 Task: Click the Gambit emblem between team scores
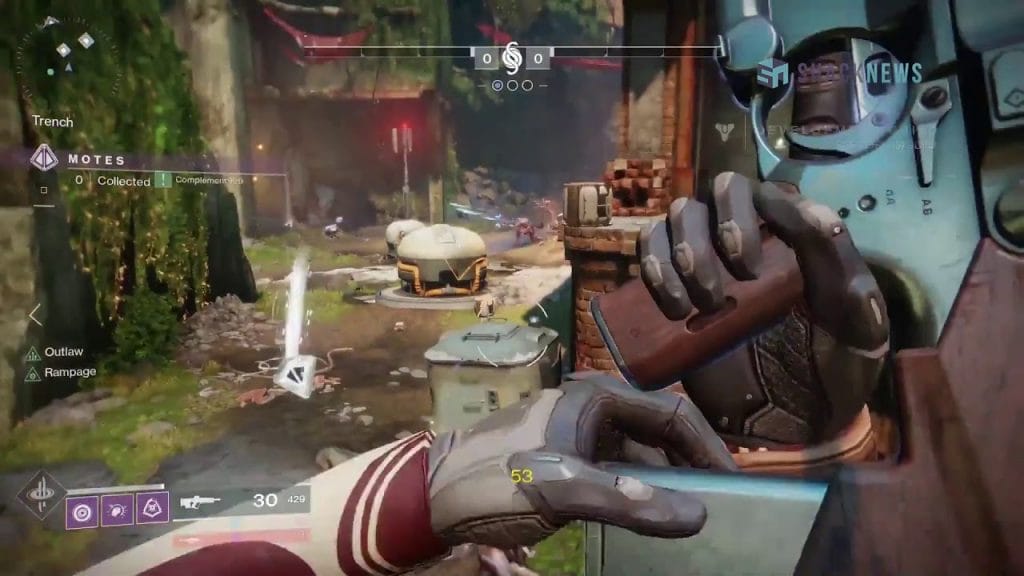(x=512, y=57)
